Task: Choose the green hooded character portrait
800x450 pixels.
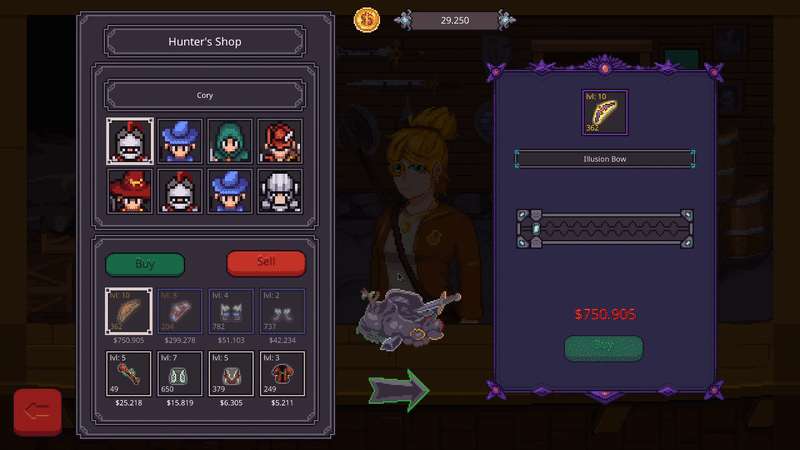Action: (230, 141)
